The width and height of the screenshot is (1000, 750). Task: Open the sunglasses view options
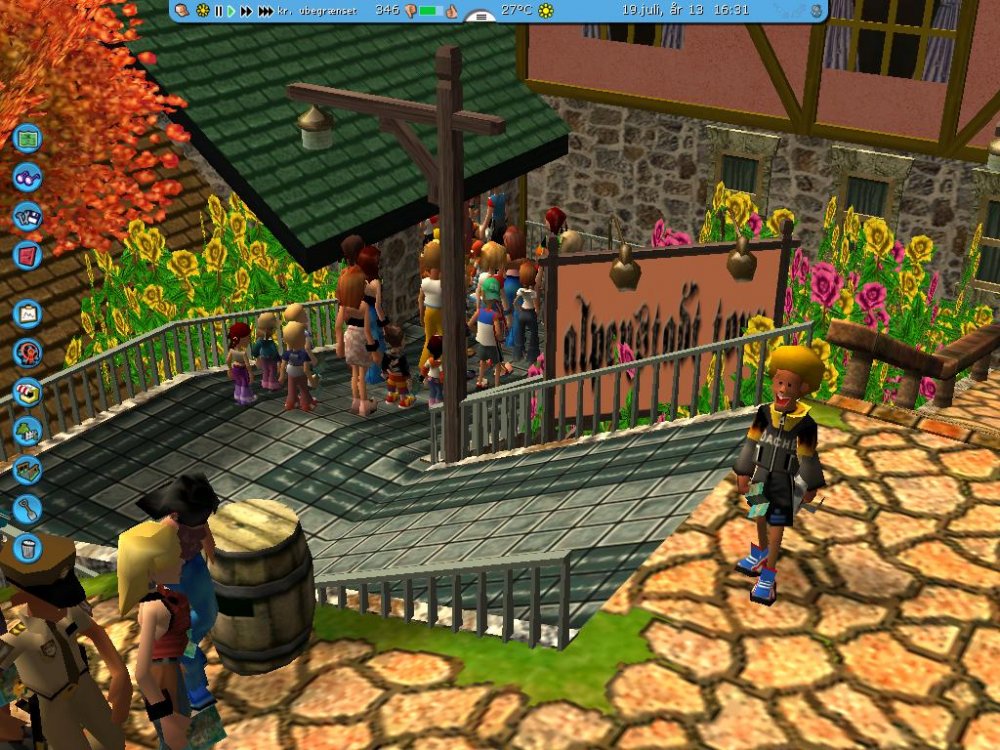pyautogui.click(x=27, y=176)
